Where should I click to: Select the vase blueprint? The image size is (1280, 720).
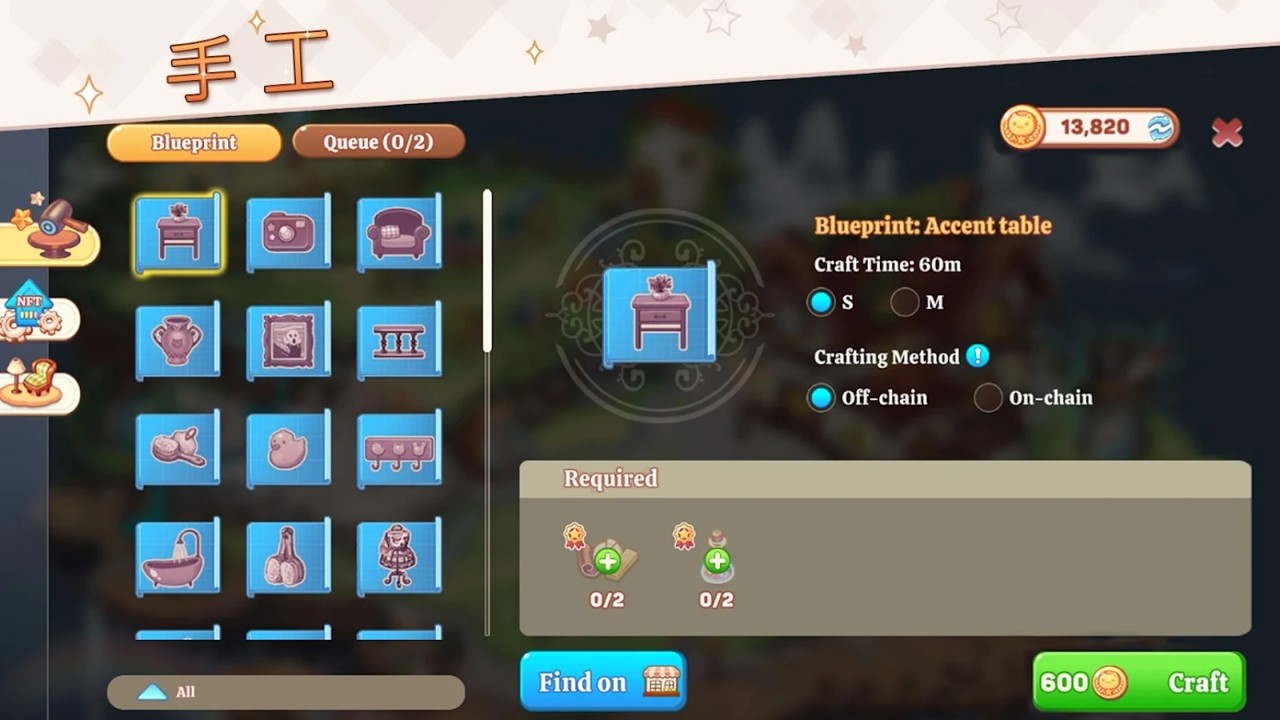pos(178,341)
